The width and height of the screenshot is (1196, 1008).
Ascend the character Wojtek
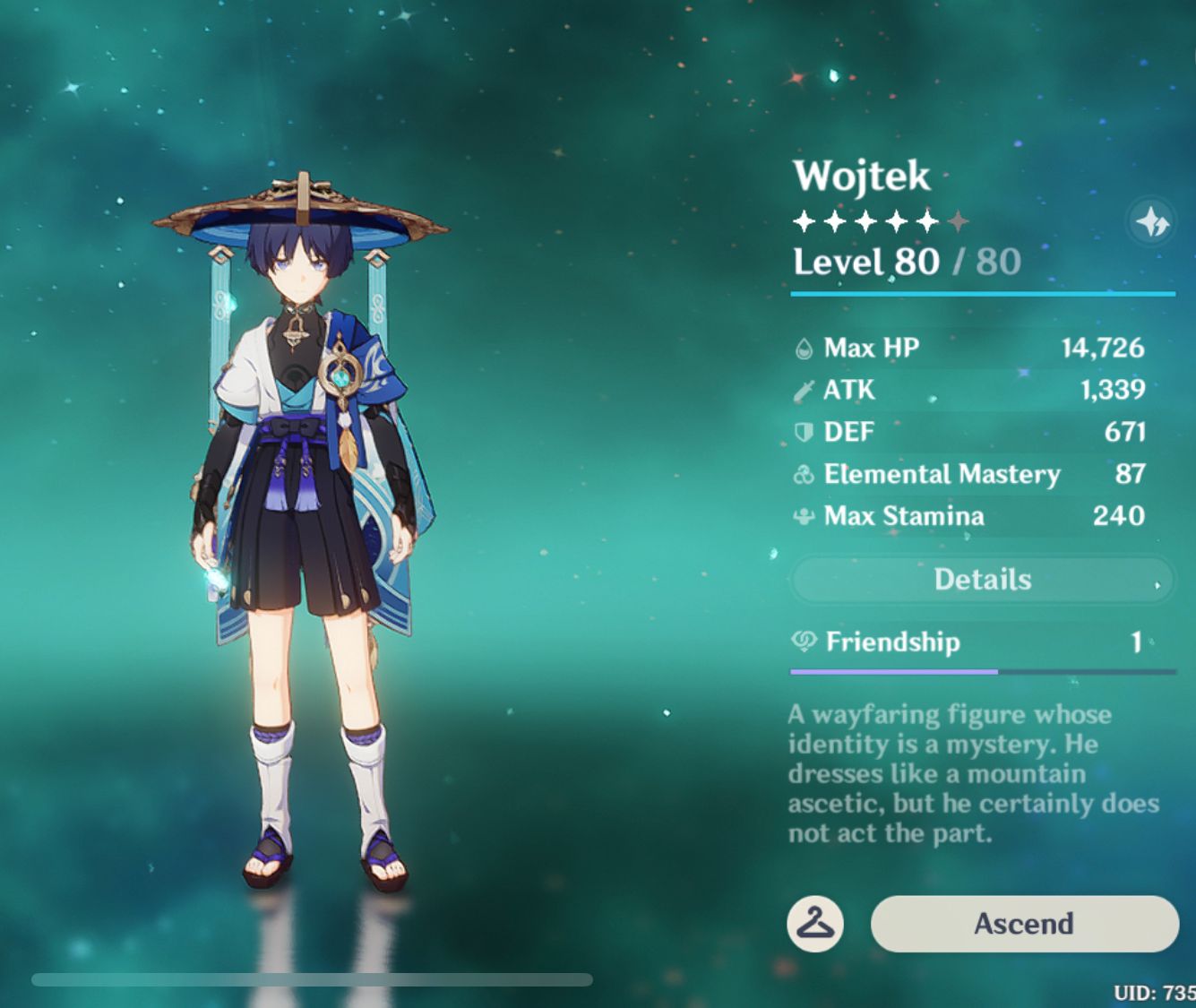coord(1024,924)
